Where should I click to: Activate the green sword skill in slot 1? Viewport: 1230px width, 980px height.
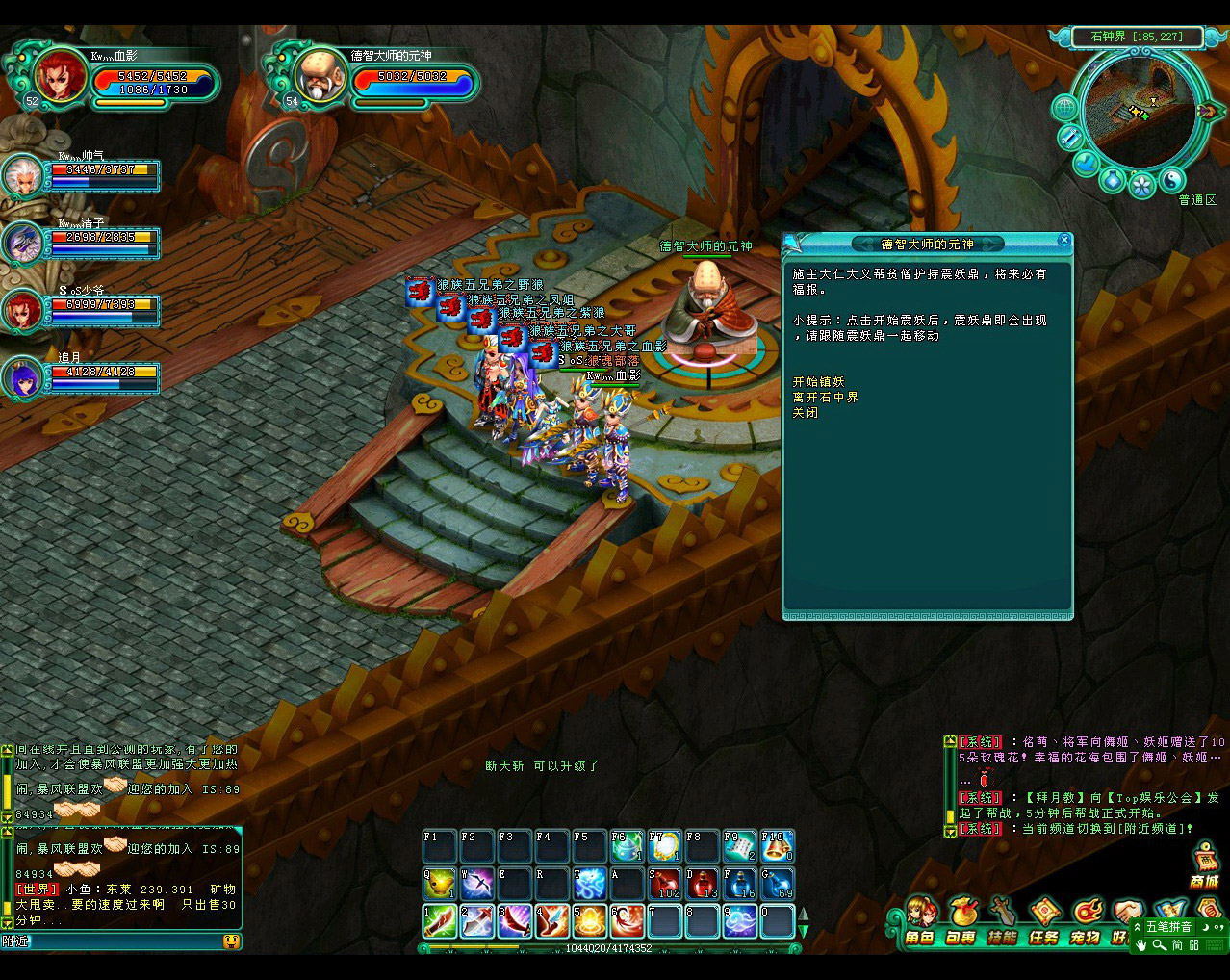tap(439, 921)
